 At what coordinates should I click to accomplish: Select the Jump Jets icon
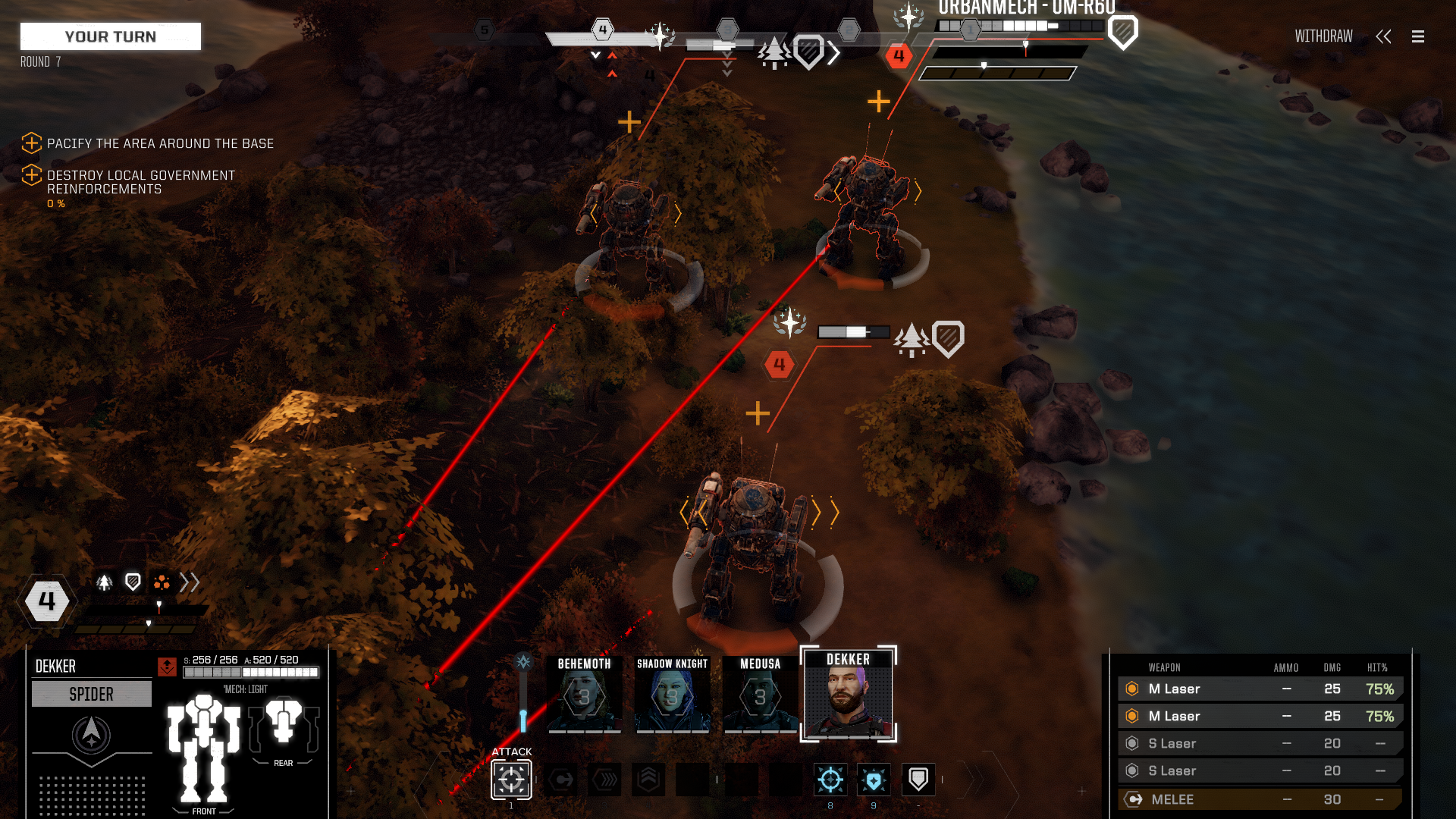pyautogui.click(x=648, y=777)
